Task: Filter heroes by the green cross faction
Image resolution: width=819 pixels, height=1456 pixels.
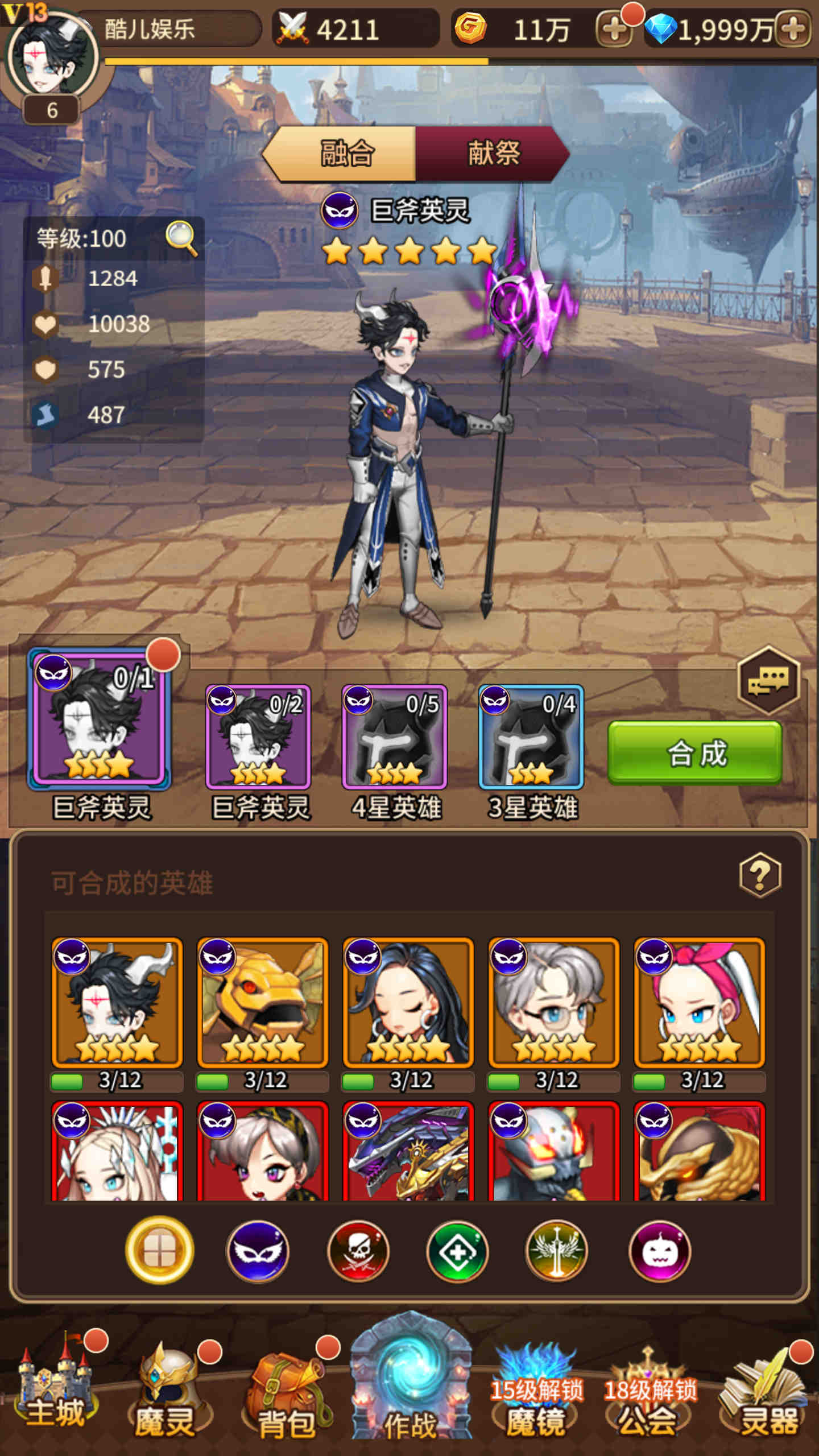Action: [x=457, y=1251]
